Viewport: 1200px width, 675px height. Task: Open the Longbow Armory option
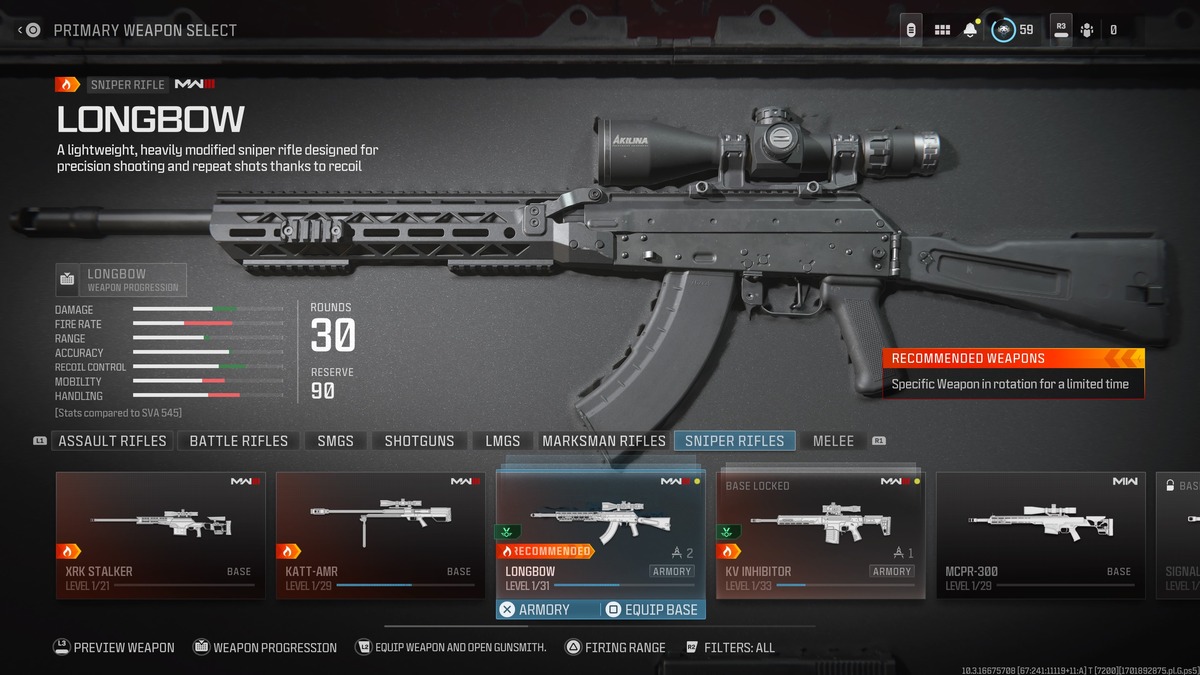(x=535, y=609)
